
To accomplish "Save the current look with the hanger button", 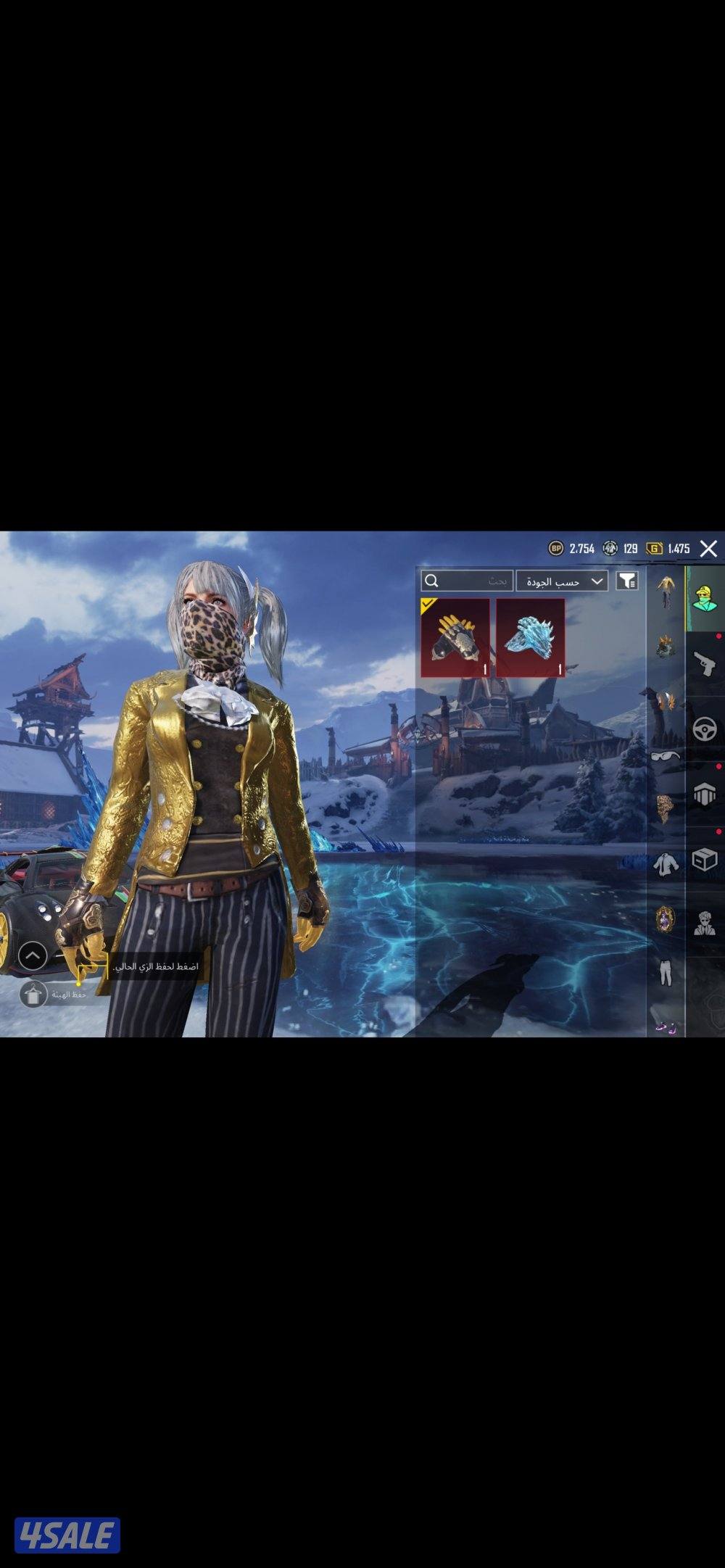I will 33,995.
